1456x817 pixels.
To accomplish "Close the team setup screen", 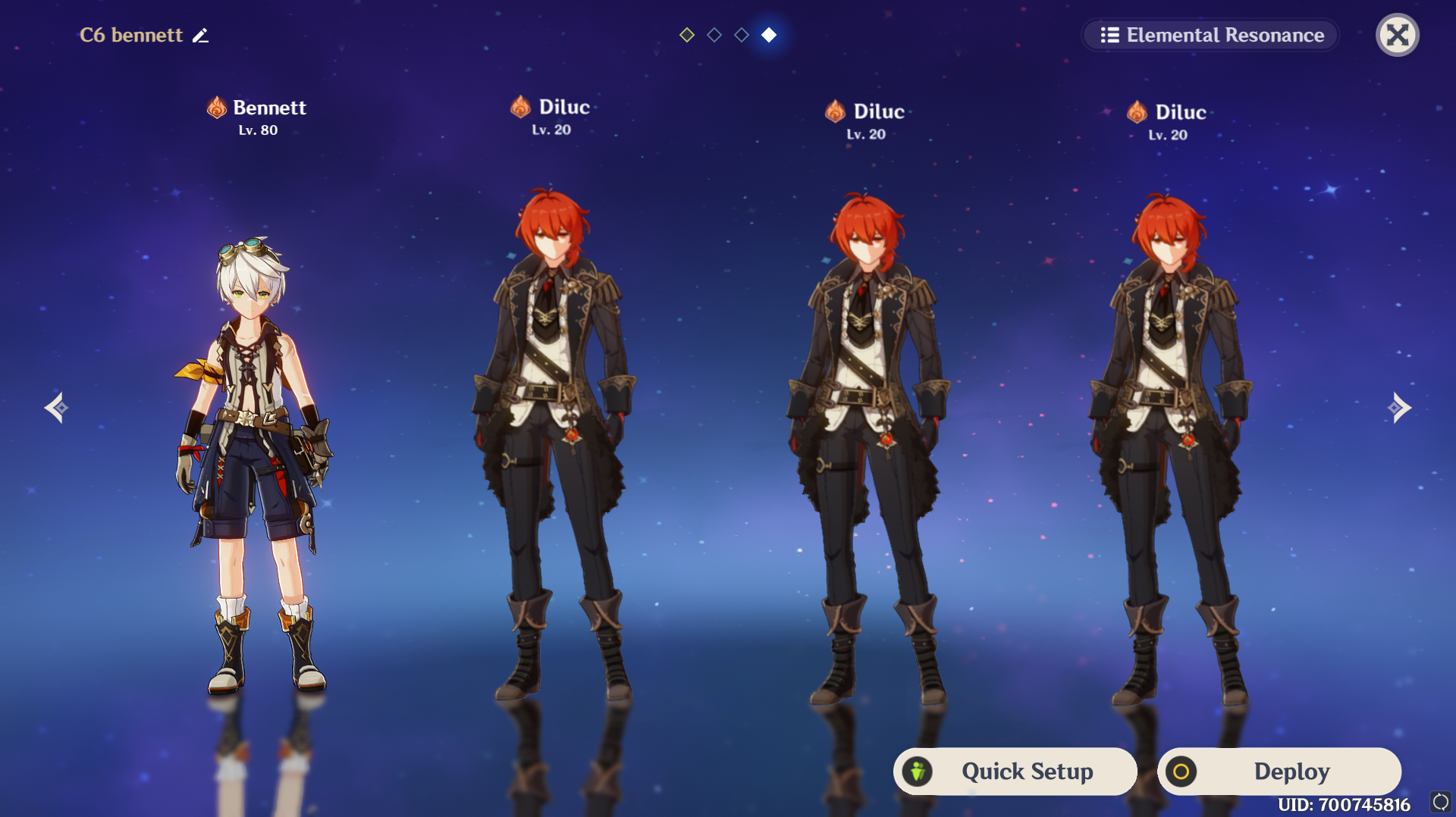I will [x=1398, y=35].
